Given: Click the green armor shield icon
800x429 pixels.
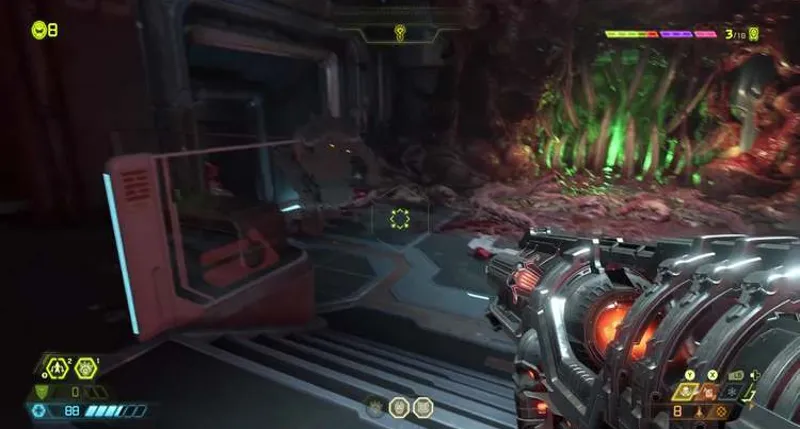Looking at the screenshot, I should pyautogui.click(x=40, y=392).
